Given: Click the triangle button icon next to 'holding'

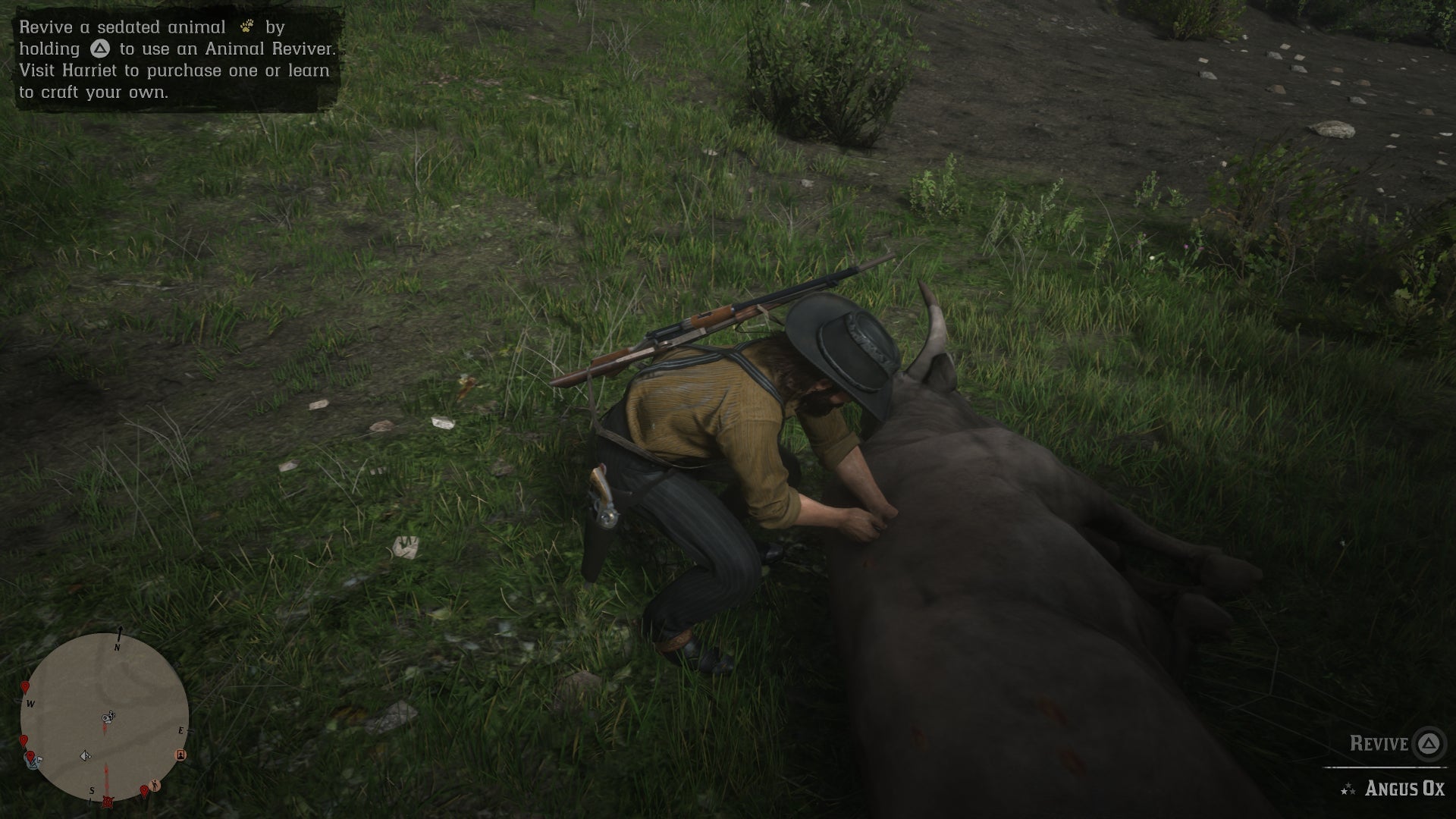Looking at the screenshot, I should pos(99,49).
